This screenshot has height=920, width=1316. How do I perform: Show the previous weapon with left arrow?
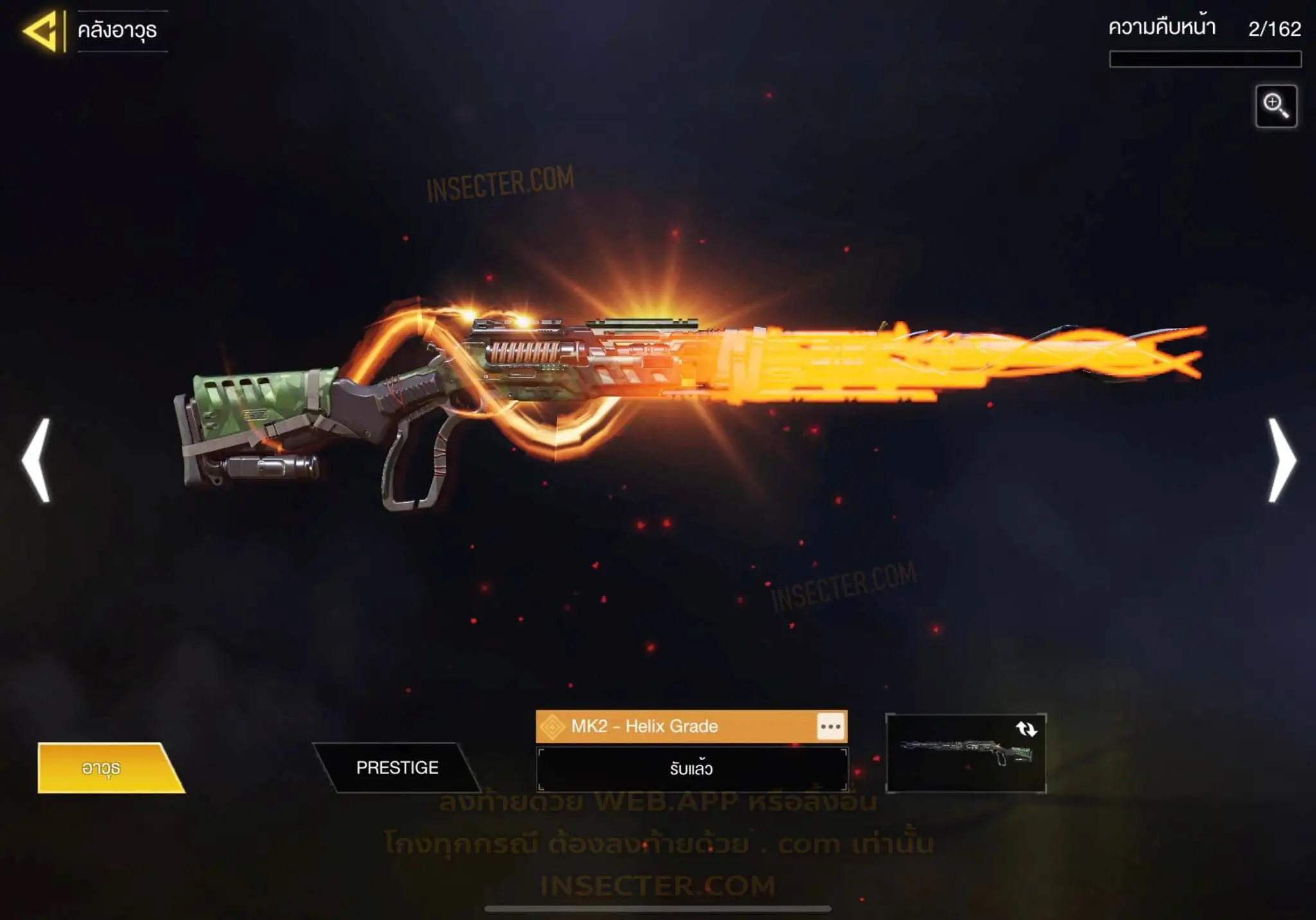click(x=37, y=460)
